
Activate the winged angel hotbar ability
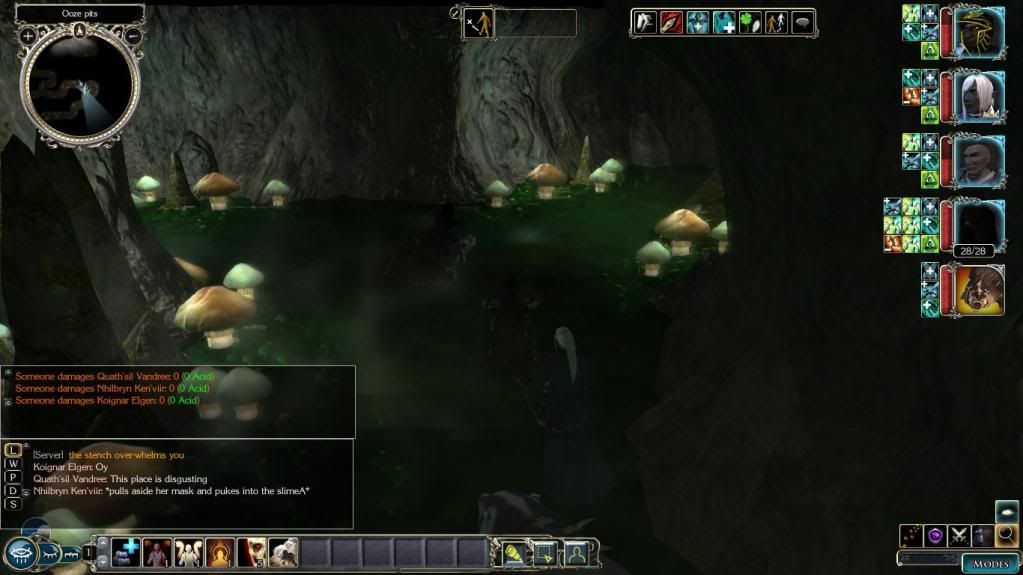(x=188, y=552)
